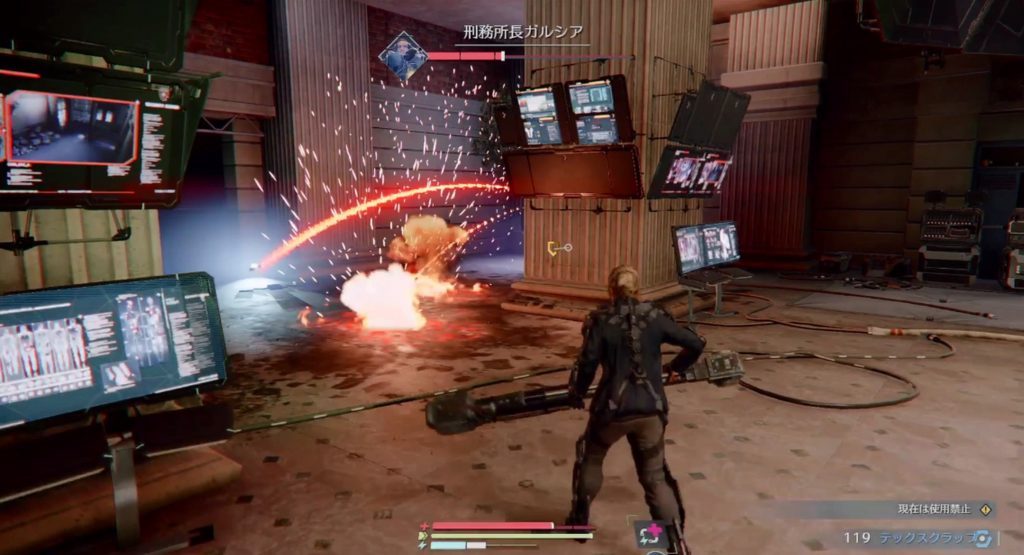Click the boss portrait of Warden Garcia
Screen dimensions: 1024x555
tap(404, 56)
